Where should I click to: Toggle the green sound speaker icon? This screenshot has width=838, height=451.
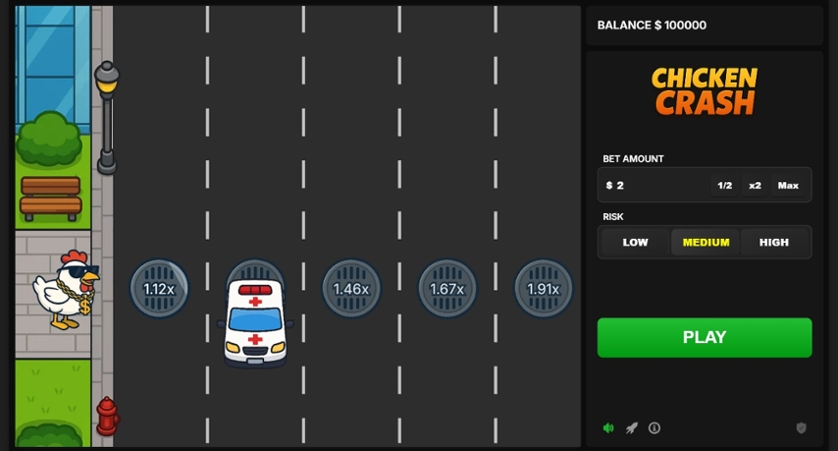pyautogui.click(x=608, y=428)
